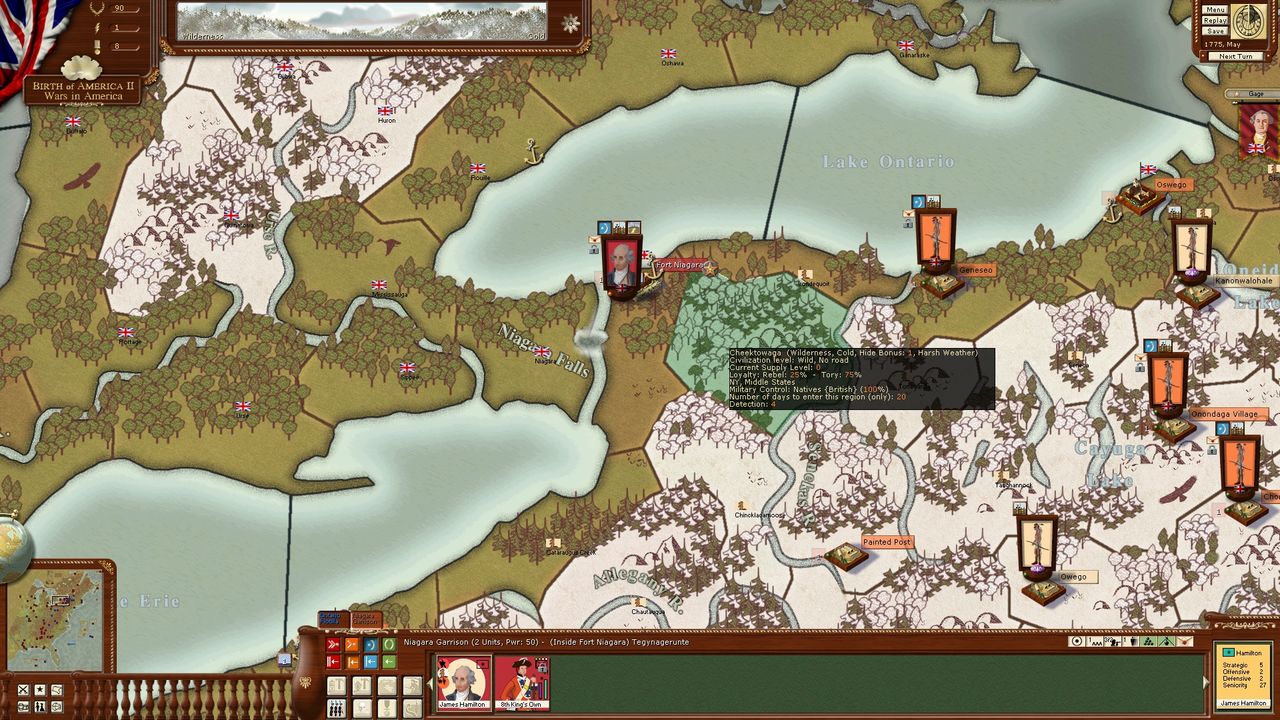Click the Replay button
1280x720 pixels.
point(1215,20)
